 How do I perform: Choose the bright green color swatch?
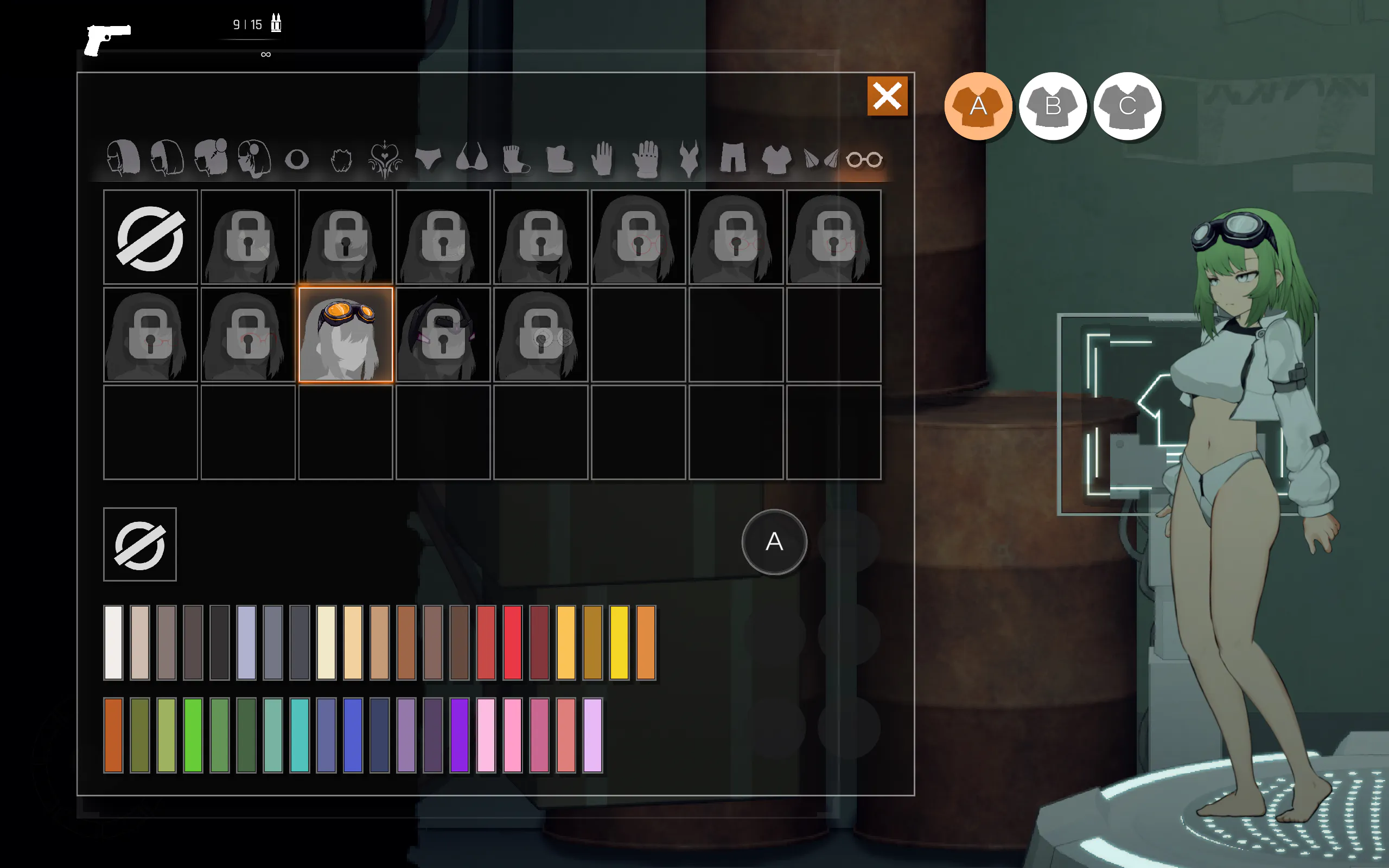pyautogui.click(x=193, y=735)
